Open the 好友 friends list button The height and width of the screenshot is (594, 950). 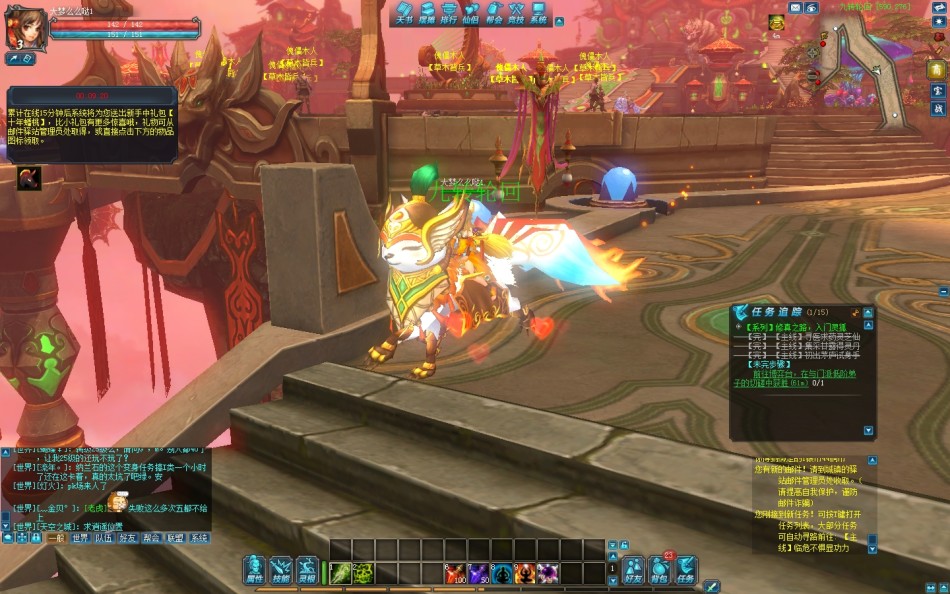[633, 570]
